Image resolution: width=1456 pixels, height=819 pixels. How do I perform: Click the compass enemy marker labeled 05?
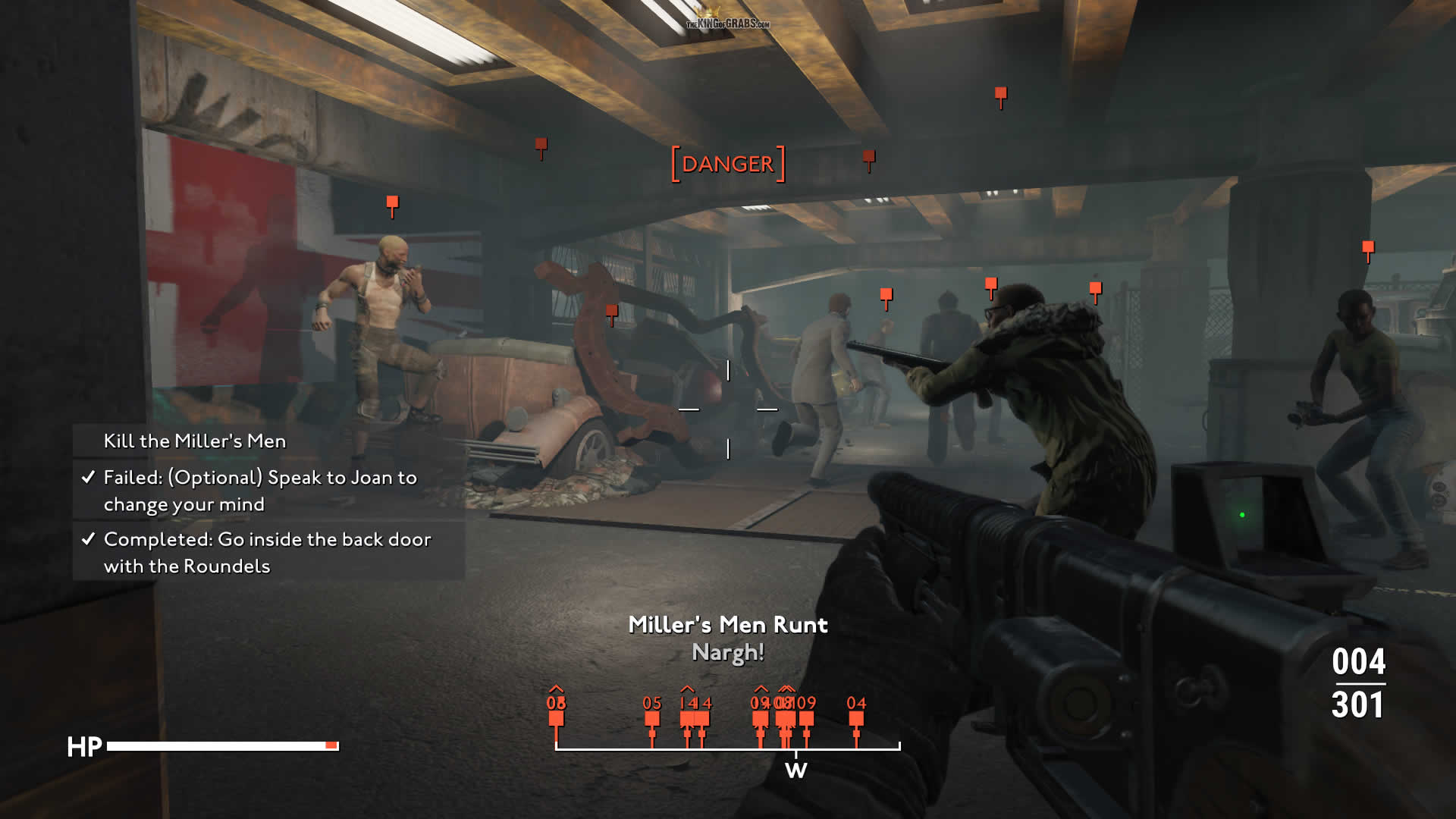click(652, 717)
